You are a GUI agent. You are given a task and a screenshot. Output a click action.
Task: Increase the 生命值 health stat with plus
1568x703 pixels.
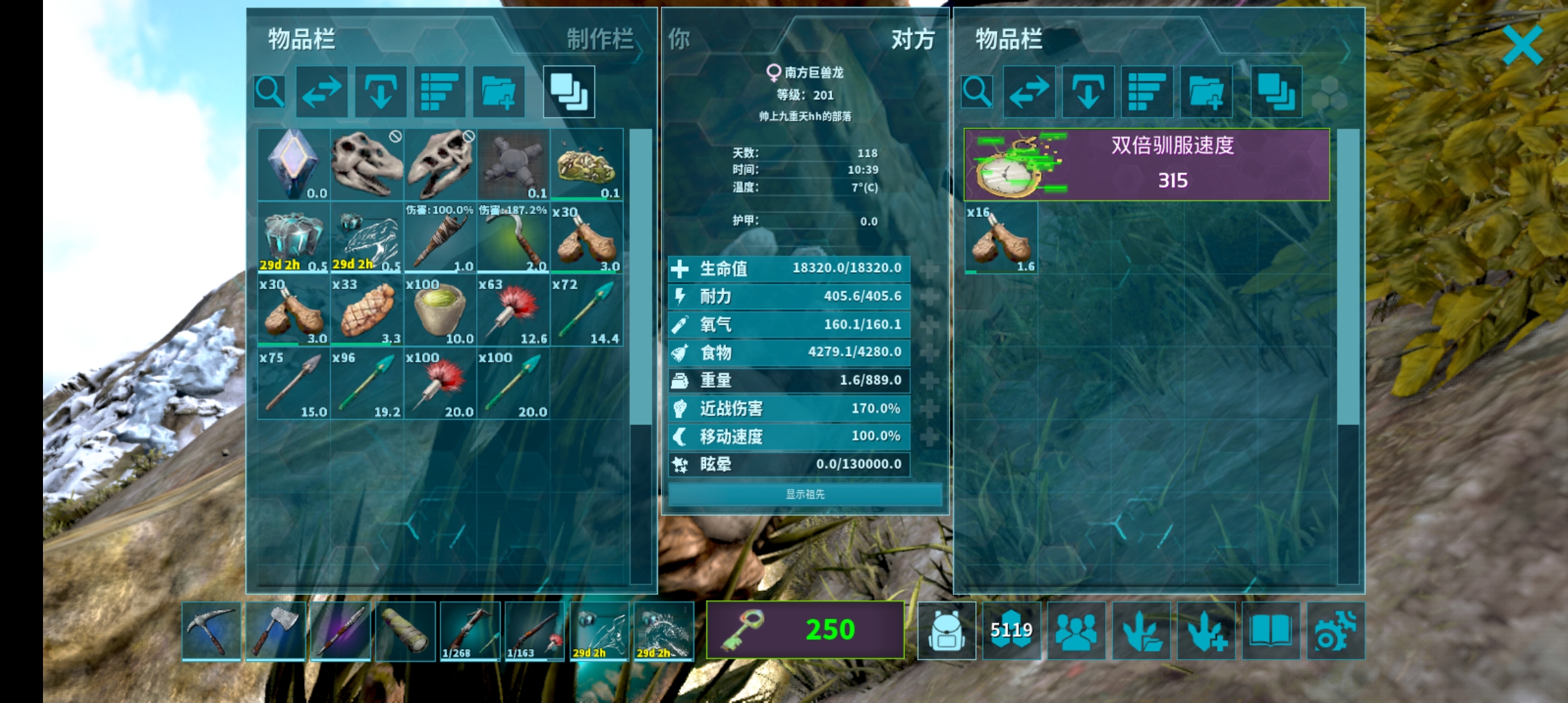pos(929,268)
